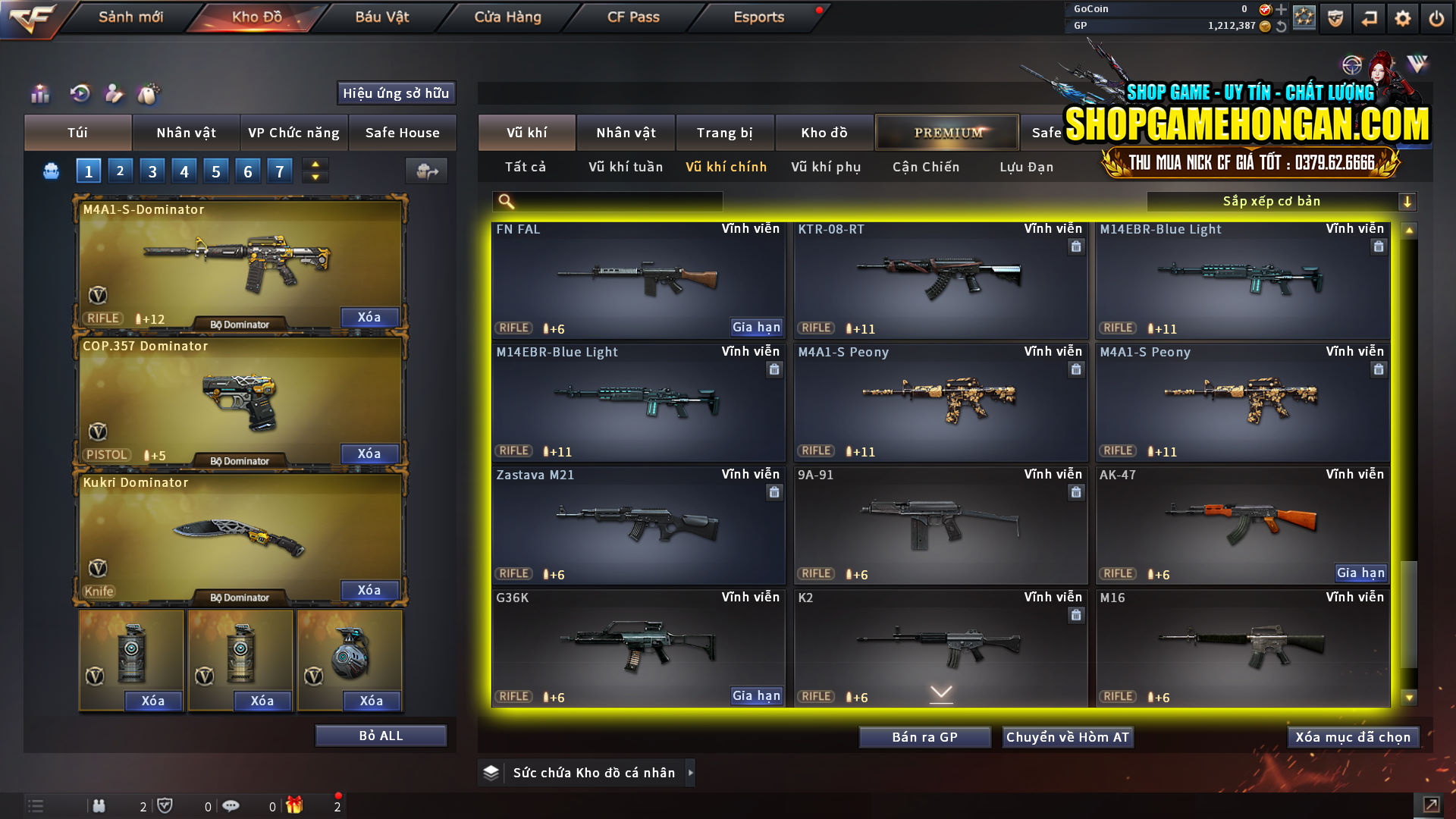The height and width of the screenshot is (819, 1456).
Task: Open the gift box icon in bottom bar
Action: tap(295, 805)
